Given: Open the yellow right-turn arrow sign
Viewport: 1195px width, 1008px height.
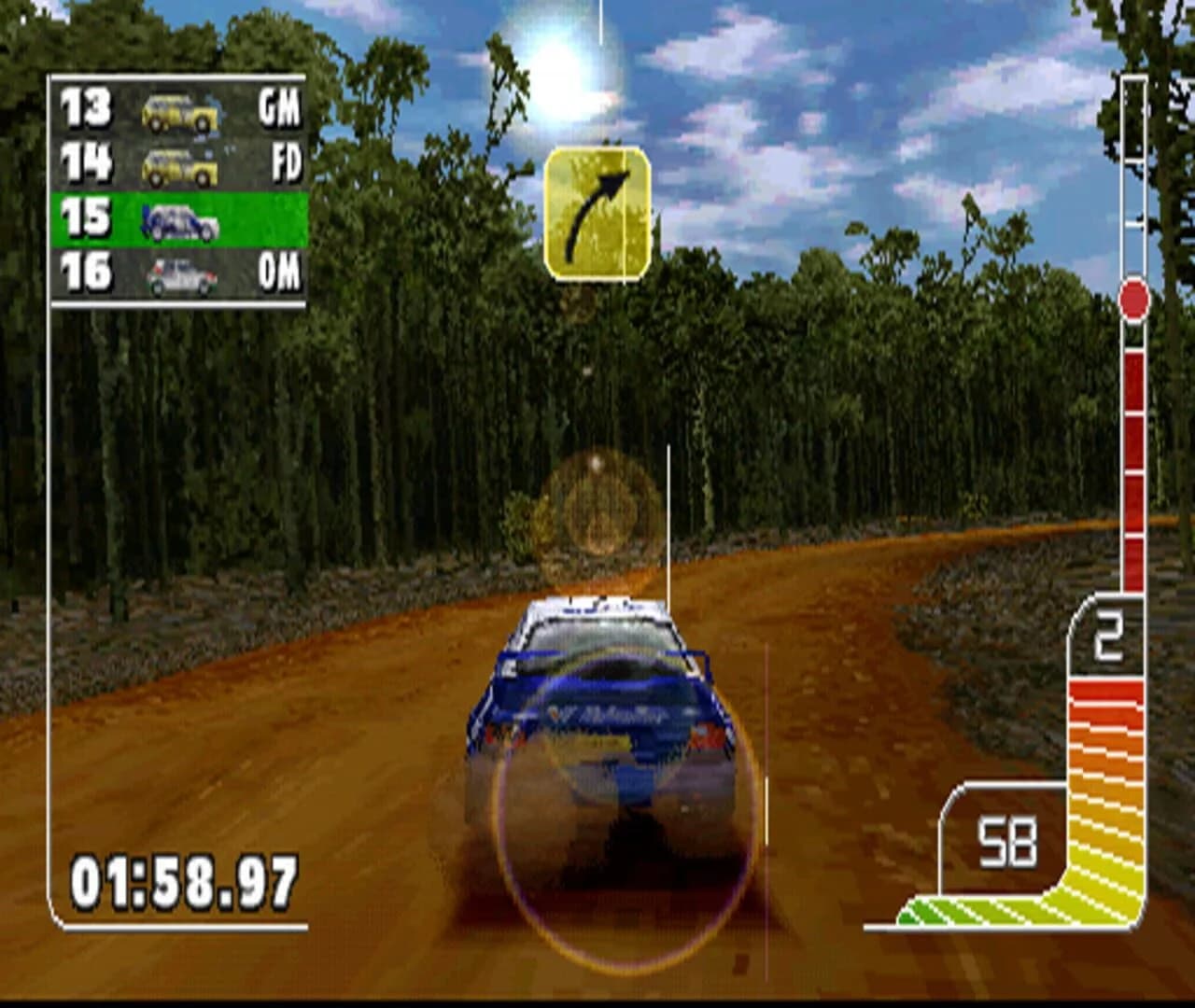Looking at the screenshot, I should (598, 211).
